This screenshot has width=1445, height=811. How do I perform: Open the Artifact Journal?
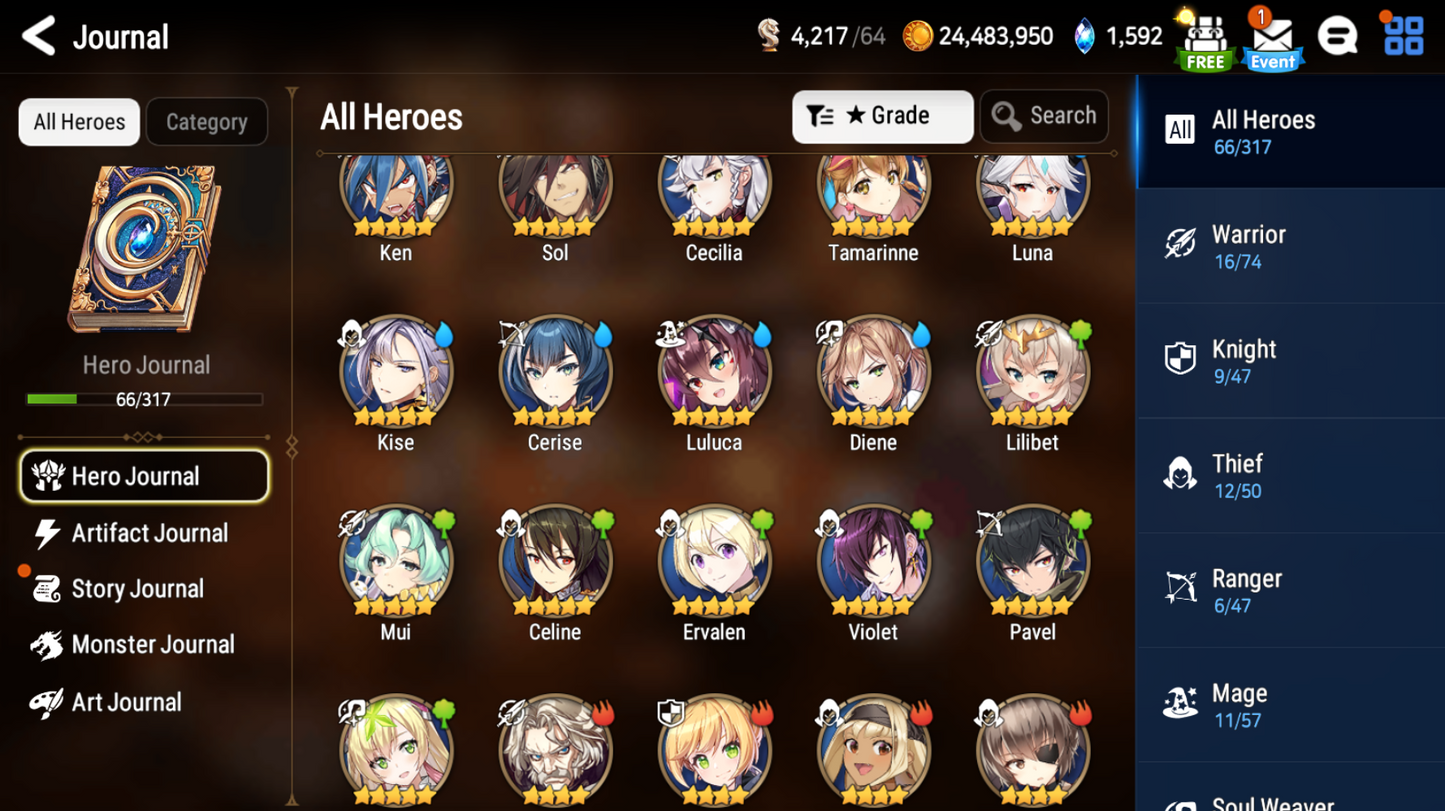(x=148, y=533)
